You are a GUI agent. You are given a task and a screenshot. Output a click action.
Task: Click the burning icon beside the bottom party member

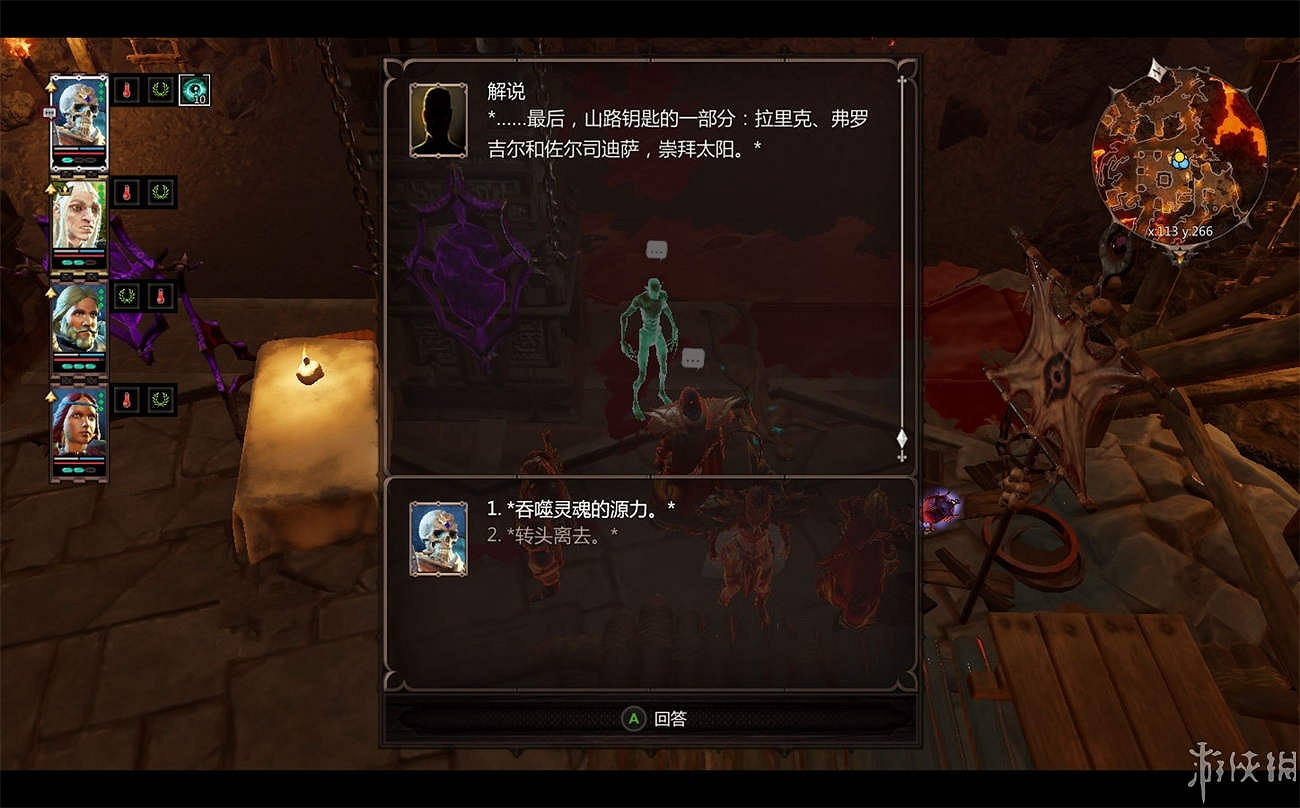(127, 400)
